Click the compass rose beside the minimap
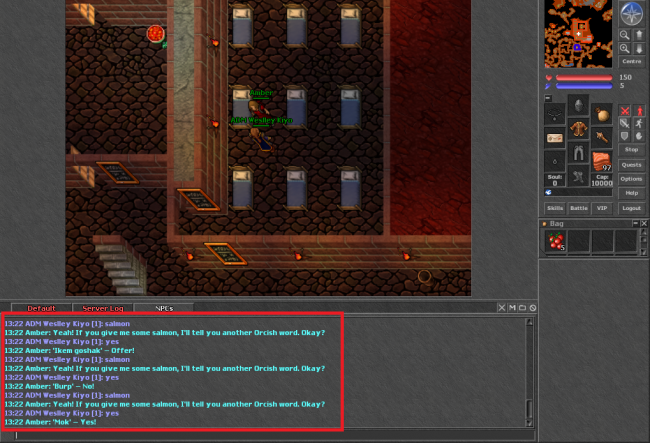The height and width of the screenshot is (443, 650). point(631,13)
